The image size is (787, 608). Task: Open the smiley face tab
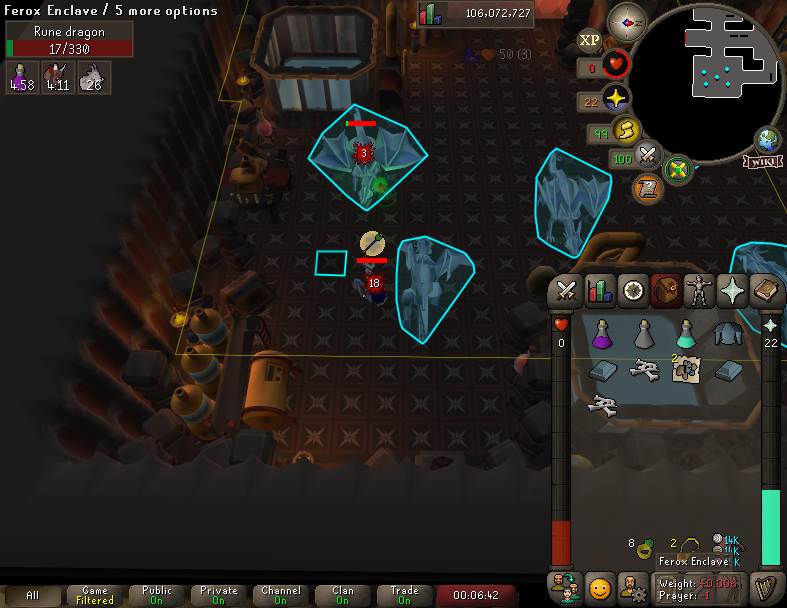pyautogui.click(x=599, y=586)
